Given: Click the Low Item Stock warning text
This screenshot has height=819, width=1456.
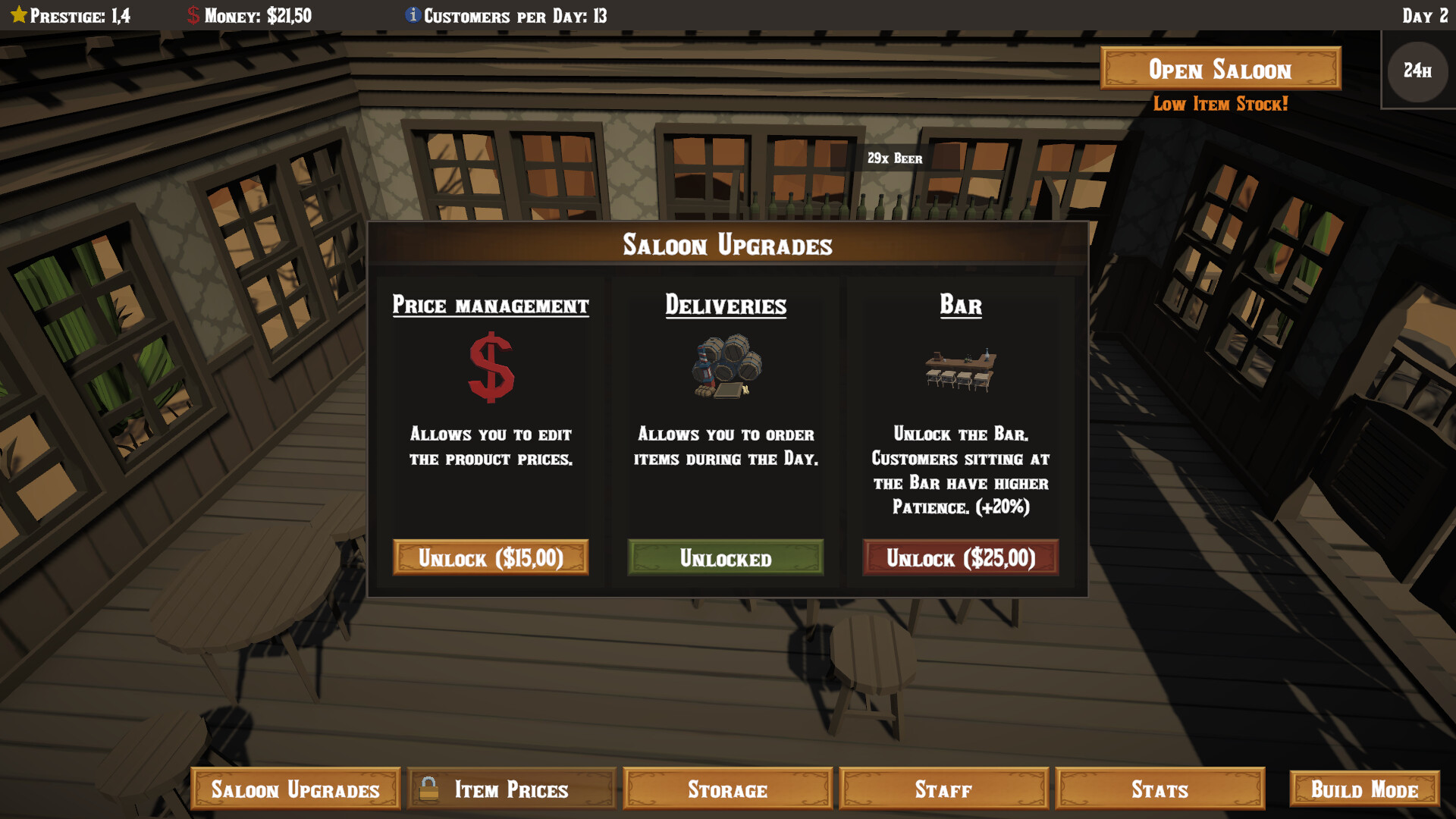Looking at the screenshot, I should pyautogui.click(x=1219, y=104).
